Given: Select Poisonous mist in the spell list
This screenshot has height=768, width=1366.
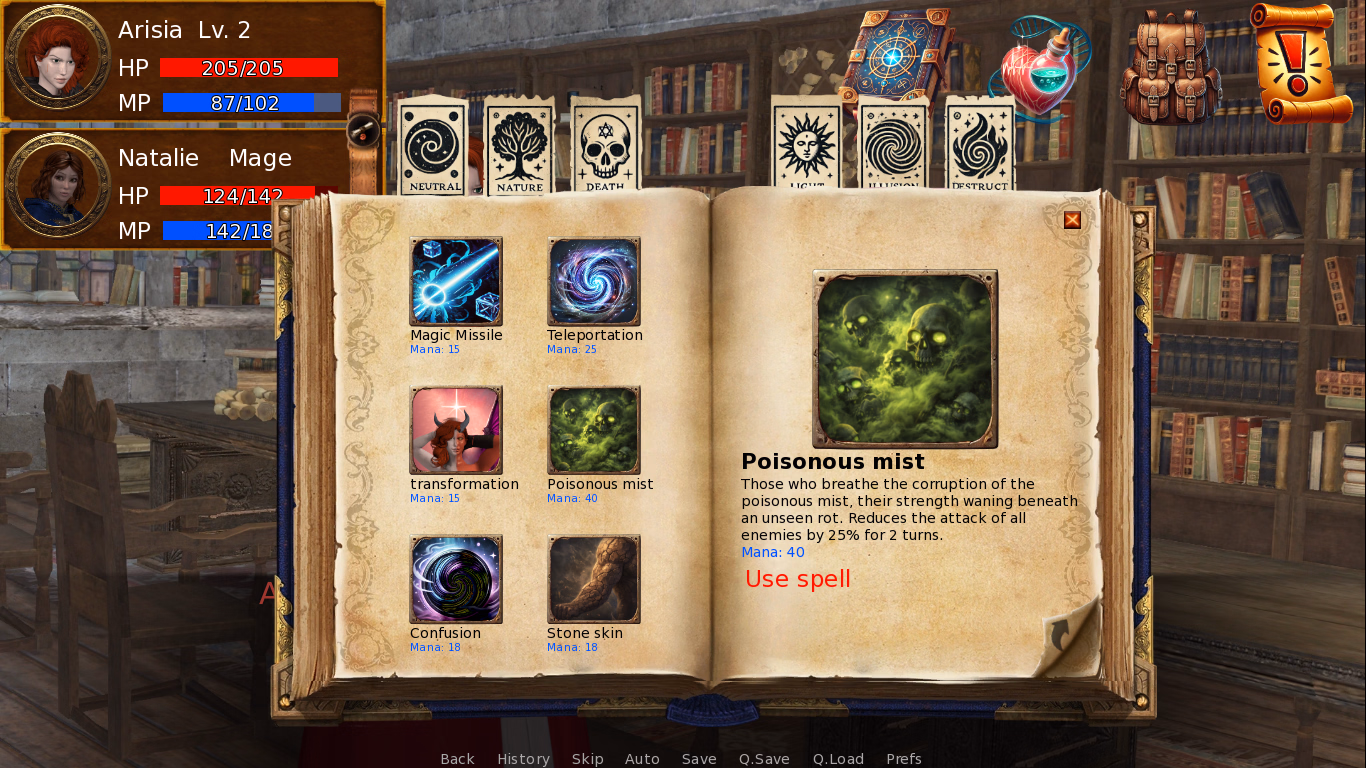Looking at the screenshot, I should [x=594, y=430].
